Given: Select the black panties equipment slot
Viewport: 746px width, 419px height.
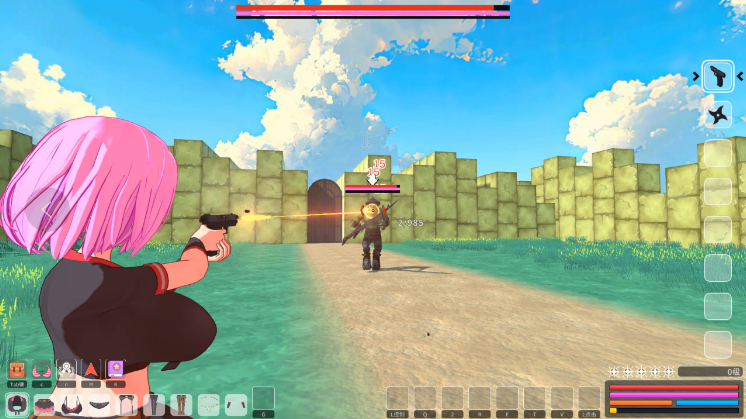Looking at the screenshot, I should tap(99, 405).
